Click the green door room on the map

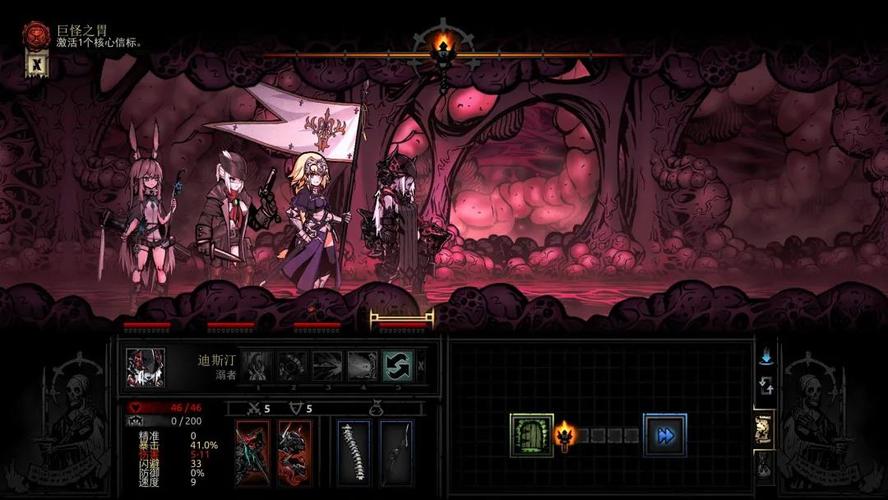point(531,435)
